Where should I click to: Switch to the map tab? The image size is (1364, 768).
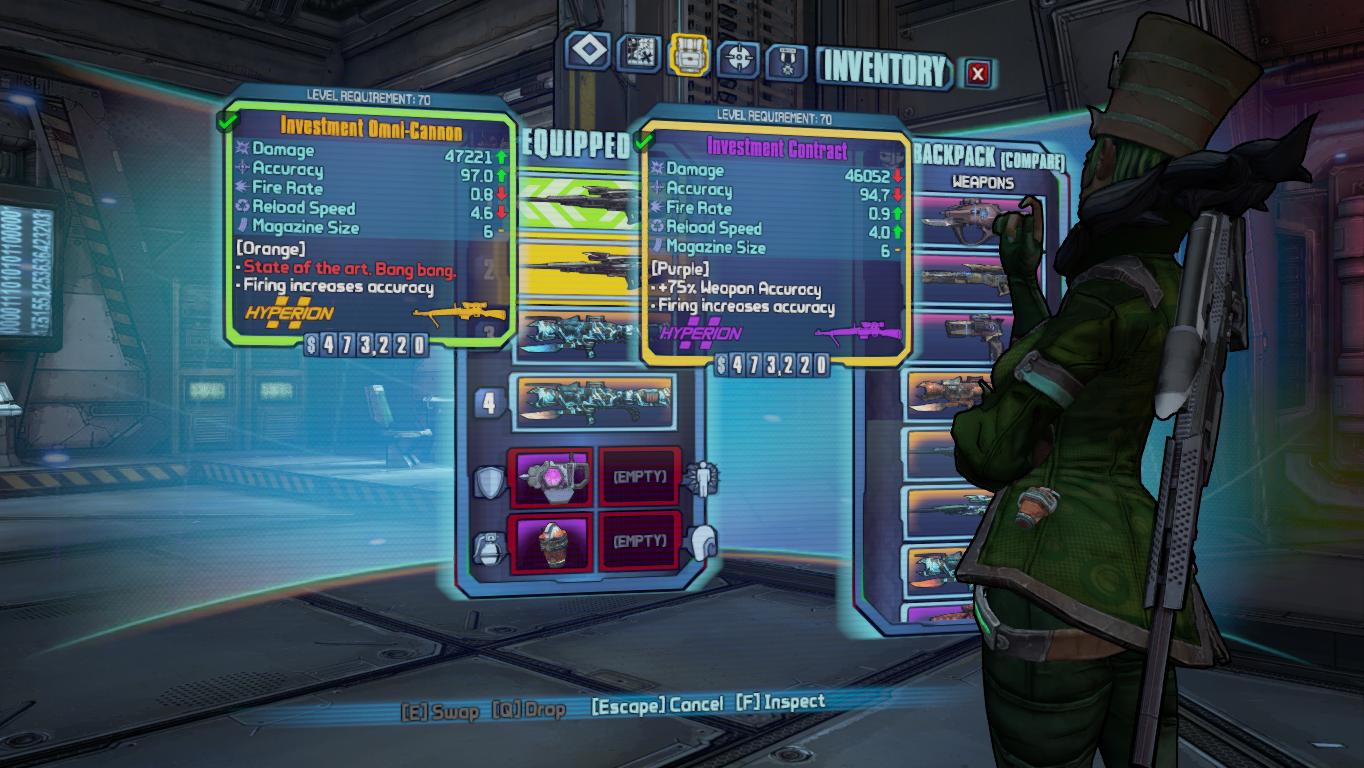click(638, 54)
